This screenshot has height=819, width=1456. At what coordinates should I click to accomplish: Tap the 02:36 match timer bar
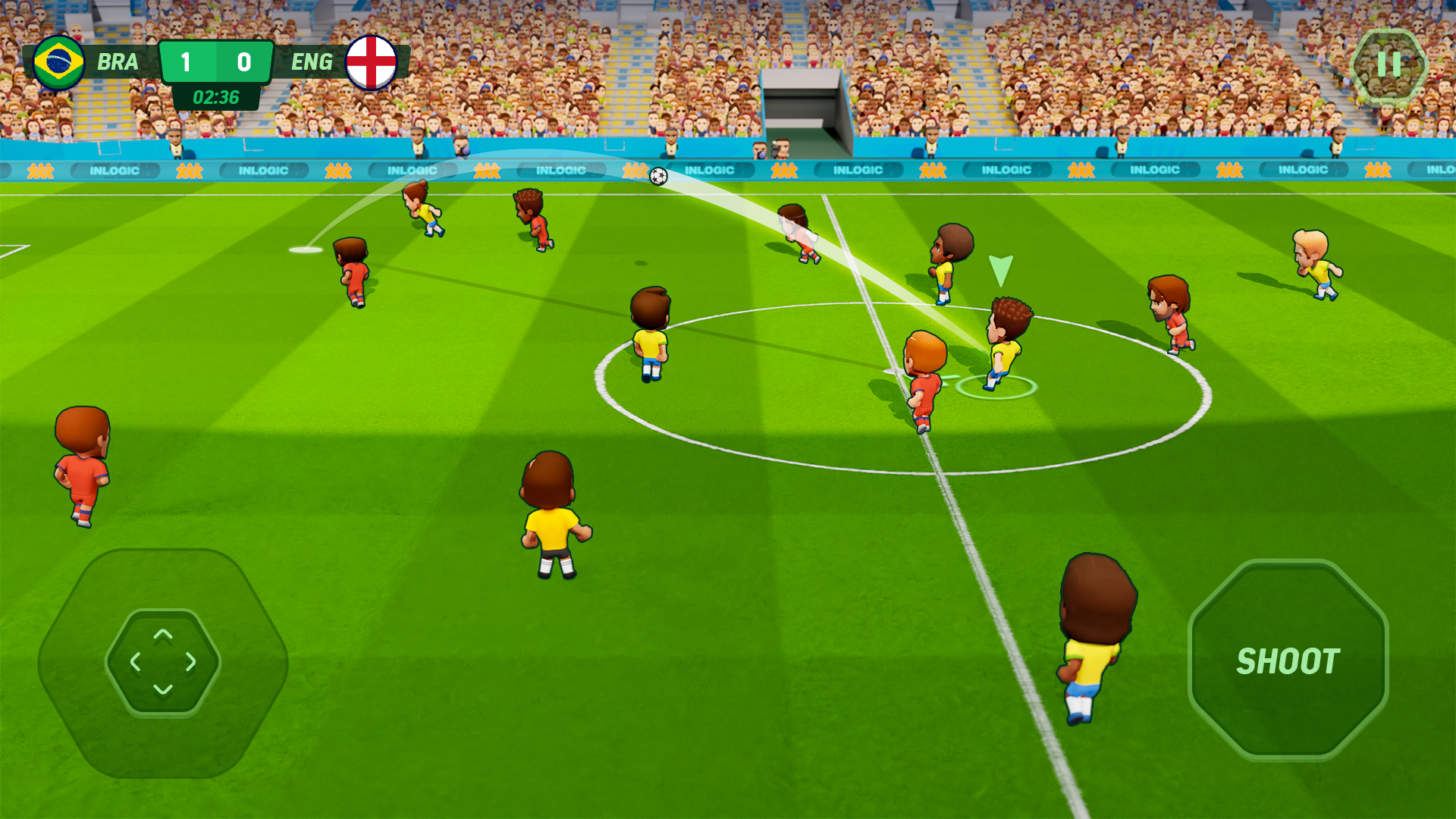[x=215, y=96]
